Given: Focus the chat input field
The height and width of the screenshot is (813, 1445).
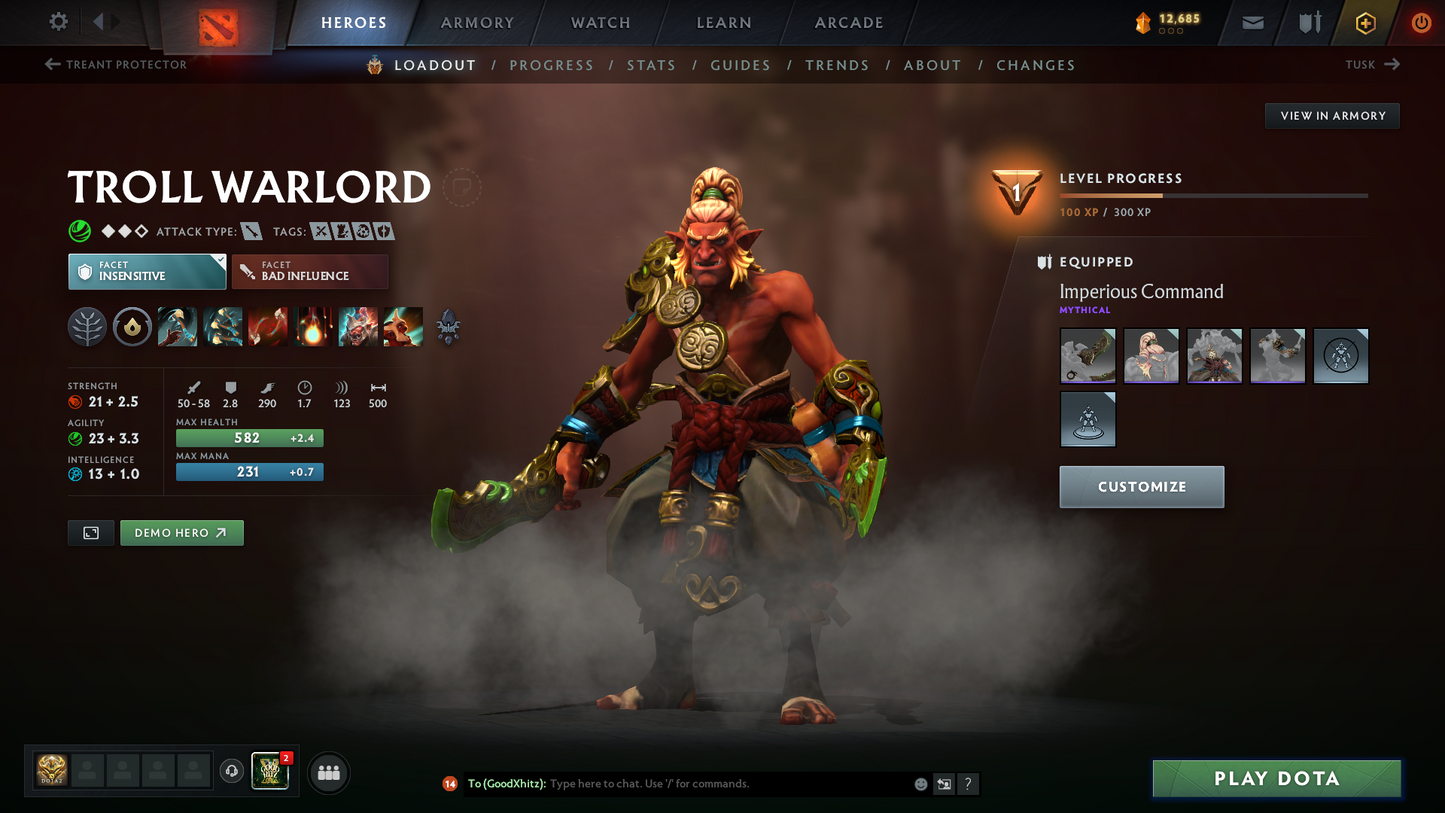Looking at the screenshot, I should point(728,784).
